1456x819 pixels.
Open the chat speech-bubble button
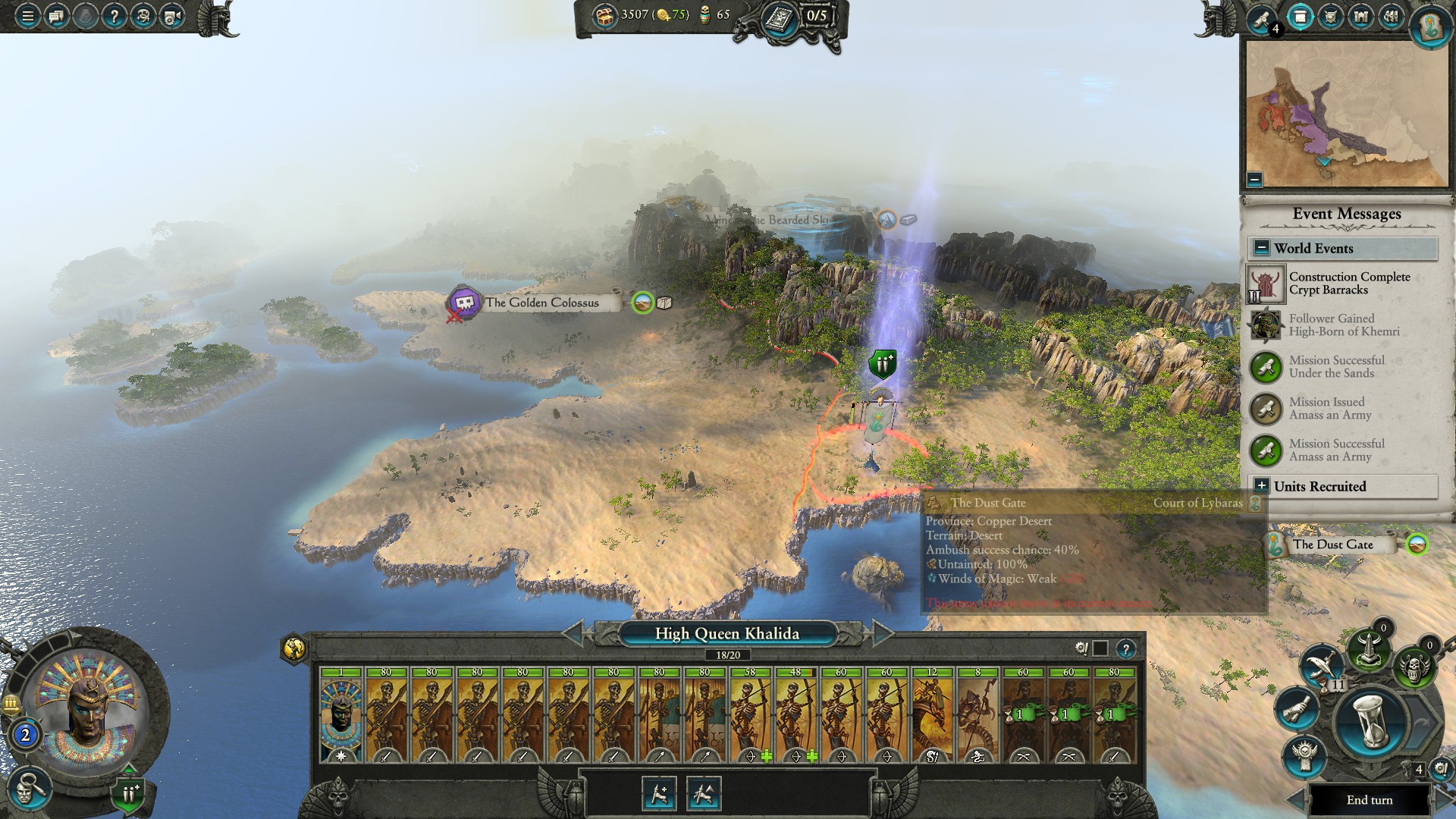57,16
